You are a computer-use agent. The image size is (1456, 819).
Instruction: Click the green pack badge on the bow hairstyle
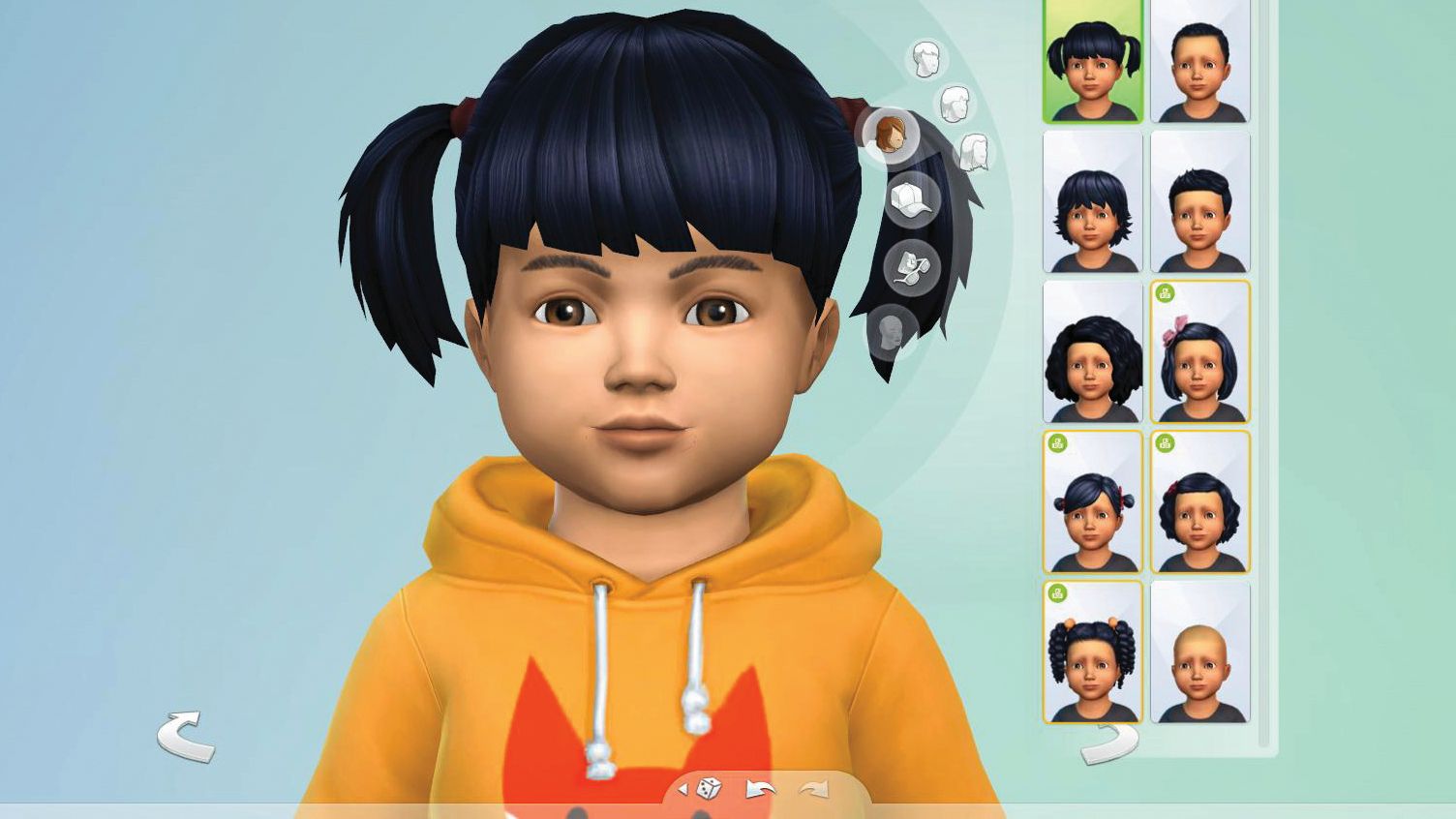pyautogui.click(x=1165, y=292)
